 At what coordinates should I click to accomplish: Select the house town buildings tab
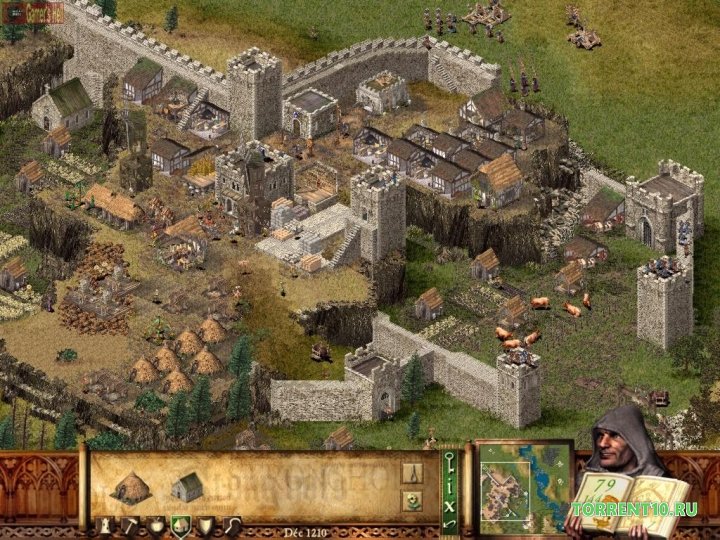click(x=179, y=524)
